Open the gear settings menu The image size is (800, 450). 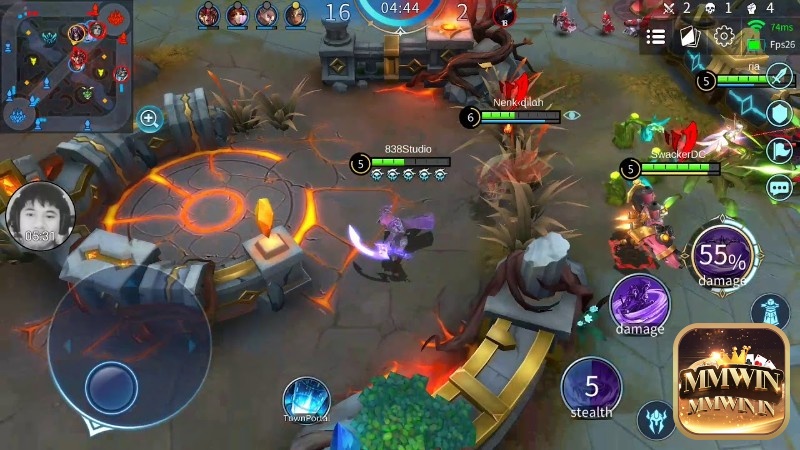724,37
